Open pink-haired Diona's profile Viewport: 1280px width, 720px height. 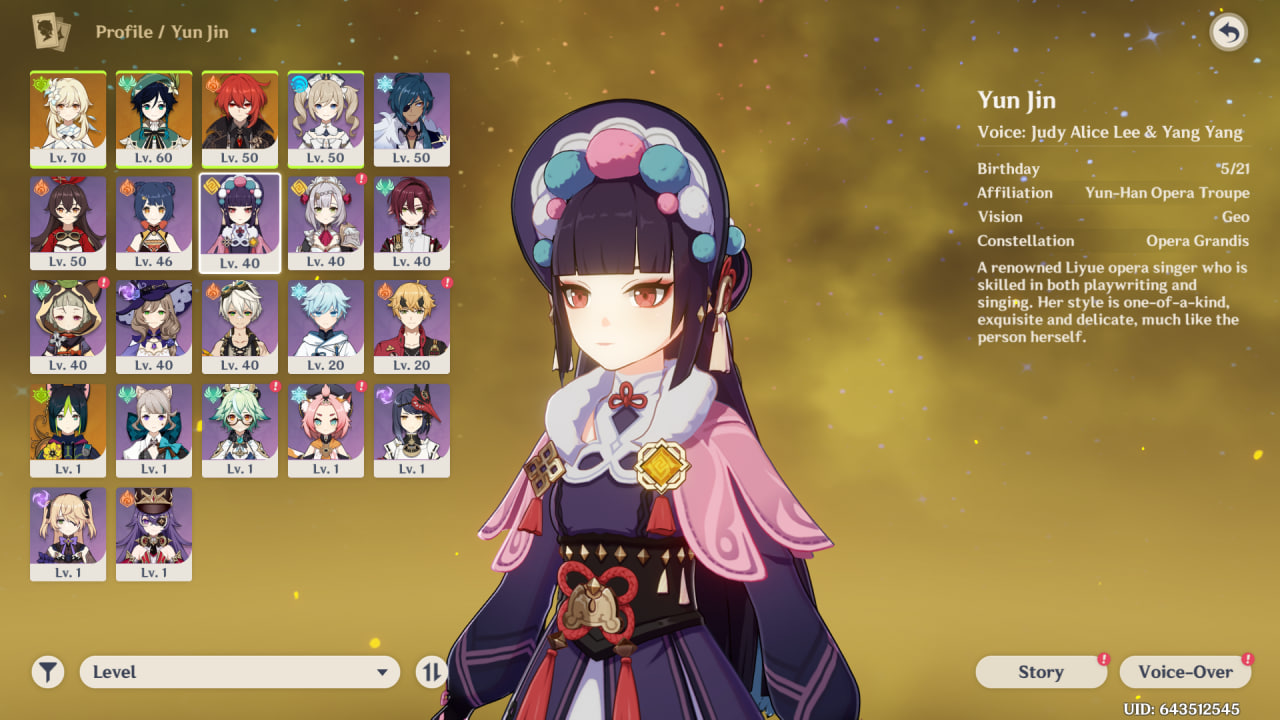(x=326, y=430)
